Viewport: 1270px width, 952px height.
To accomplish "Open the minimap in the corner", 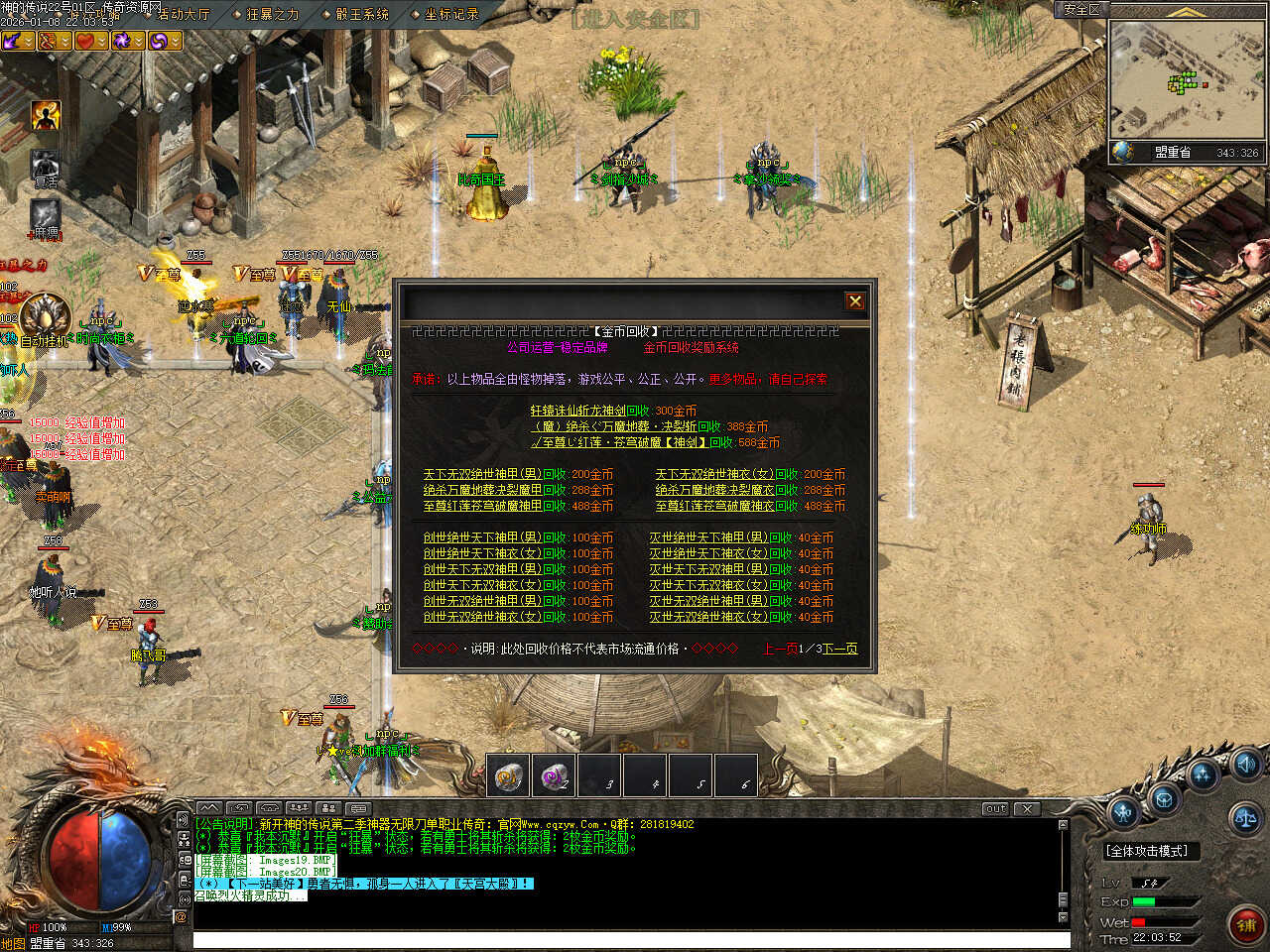I will click(x=1185, y=81).
